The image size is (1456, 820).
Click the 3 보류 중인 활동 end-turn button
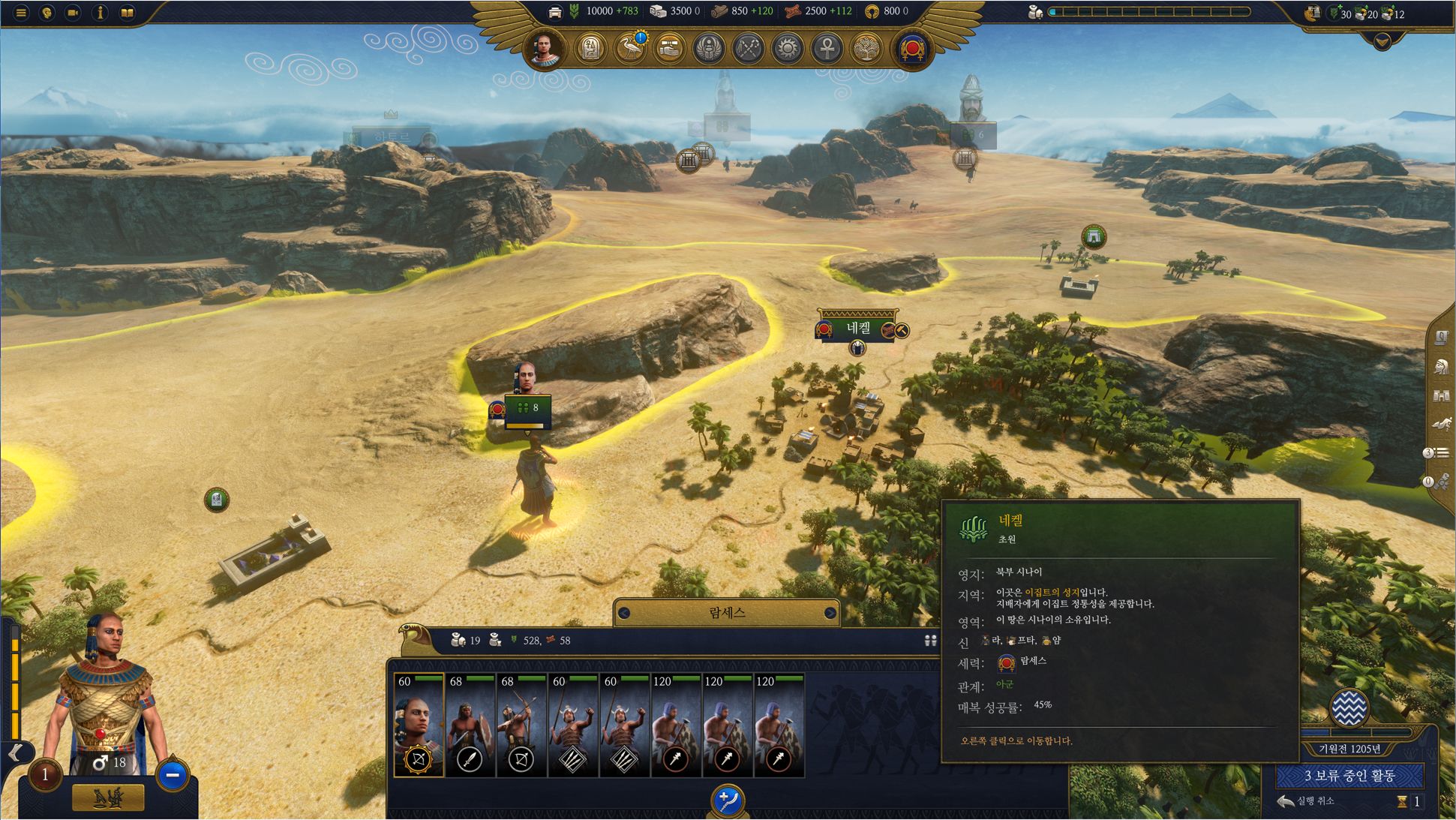point(1349,776)
